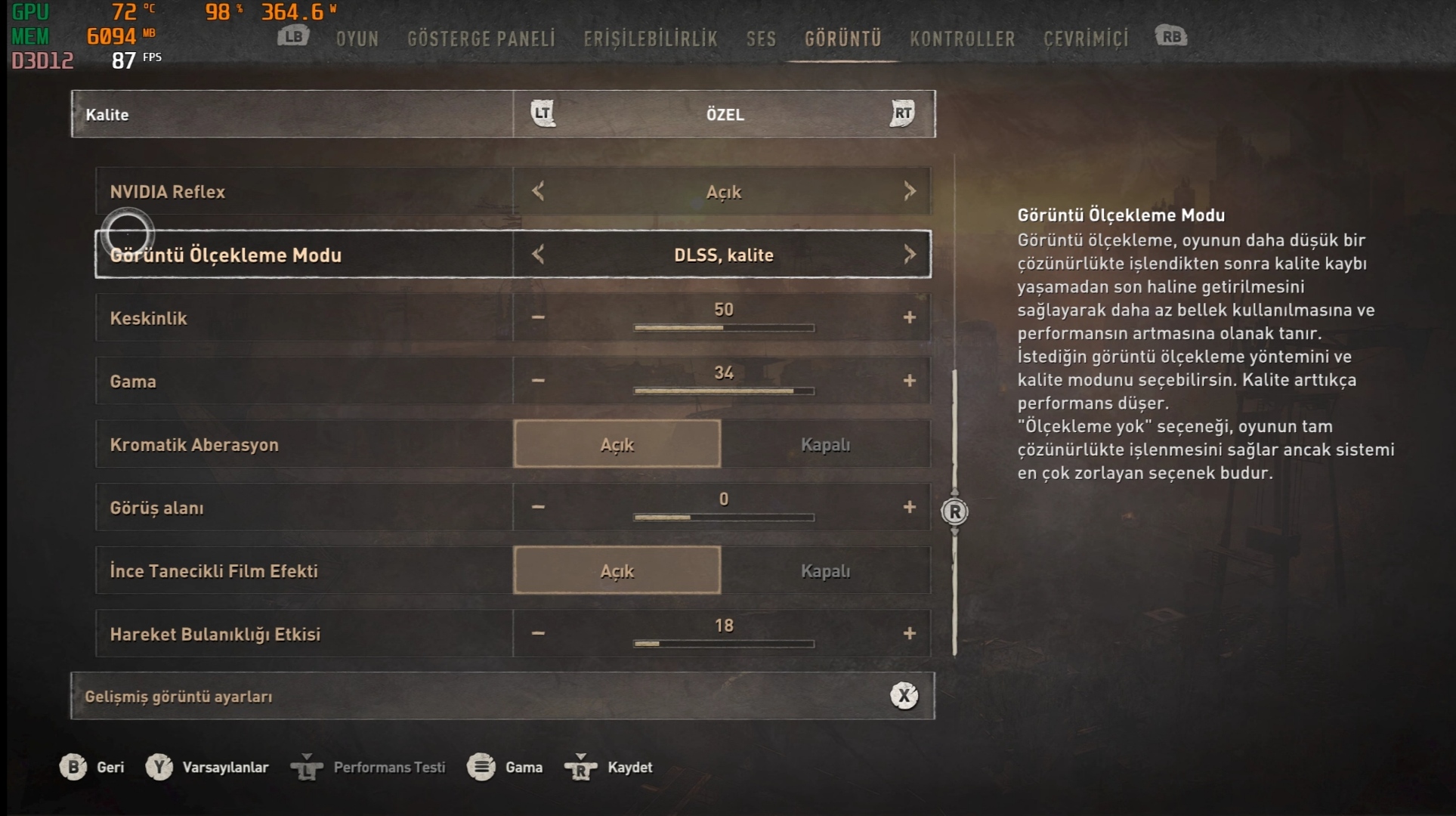Decrease Gama with the minus button
This screenshot has height=816, width=1456.
point(538,381)
